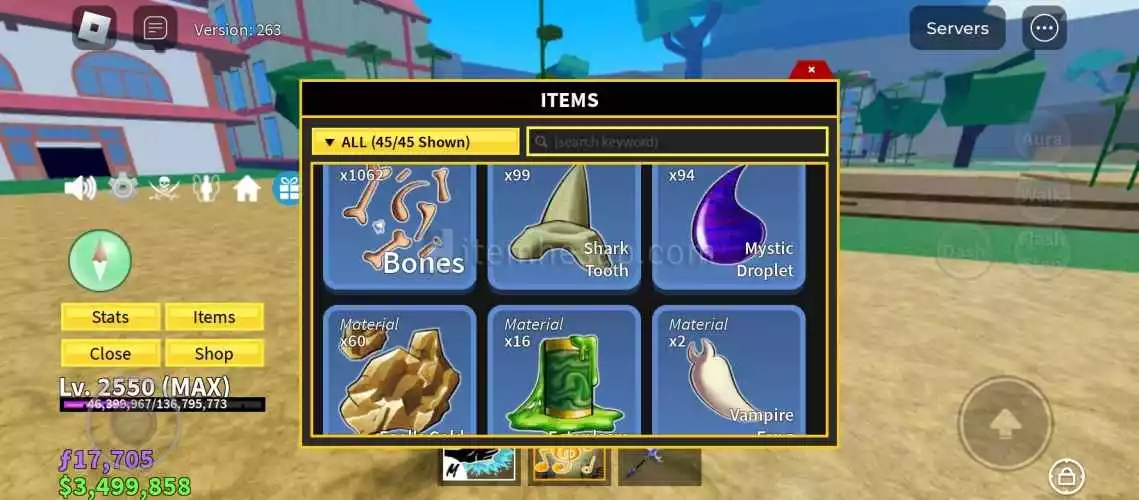The height and width of the screenshot is (500, 1139).
Task: Tap the white house home icon
Action: pos(247,188)
